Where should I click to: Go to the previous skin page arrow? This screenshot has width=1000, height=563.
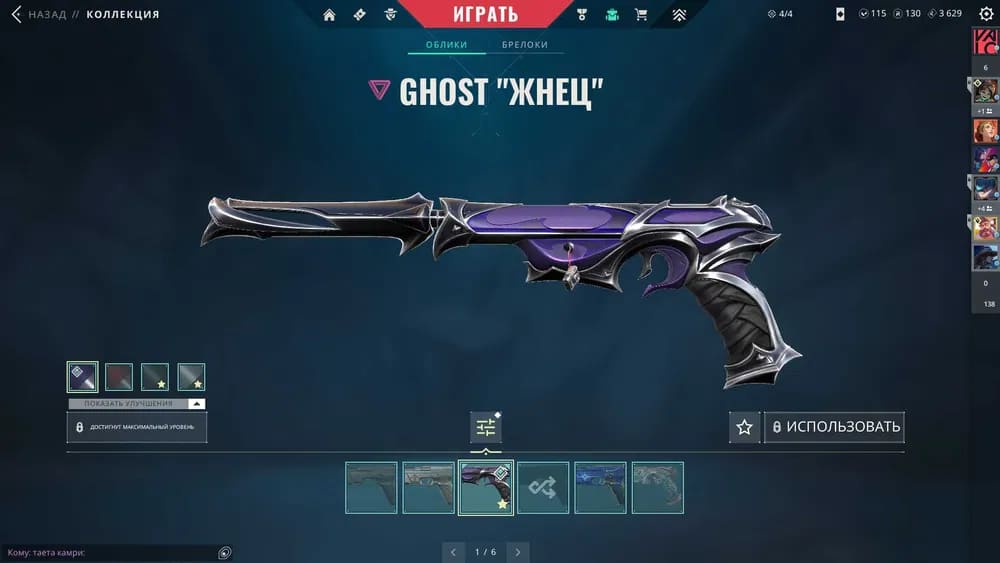click(454, 552)
